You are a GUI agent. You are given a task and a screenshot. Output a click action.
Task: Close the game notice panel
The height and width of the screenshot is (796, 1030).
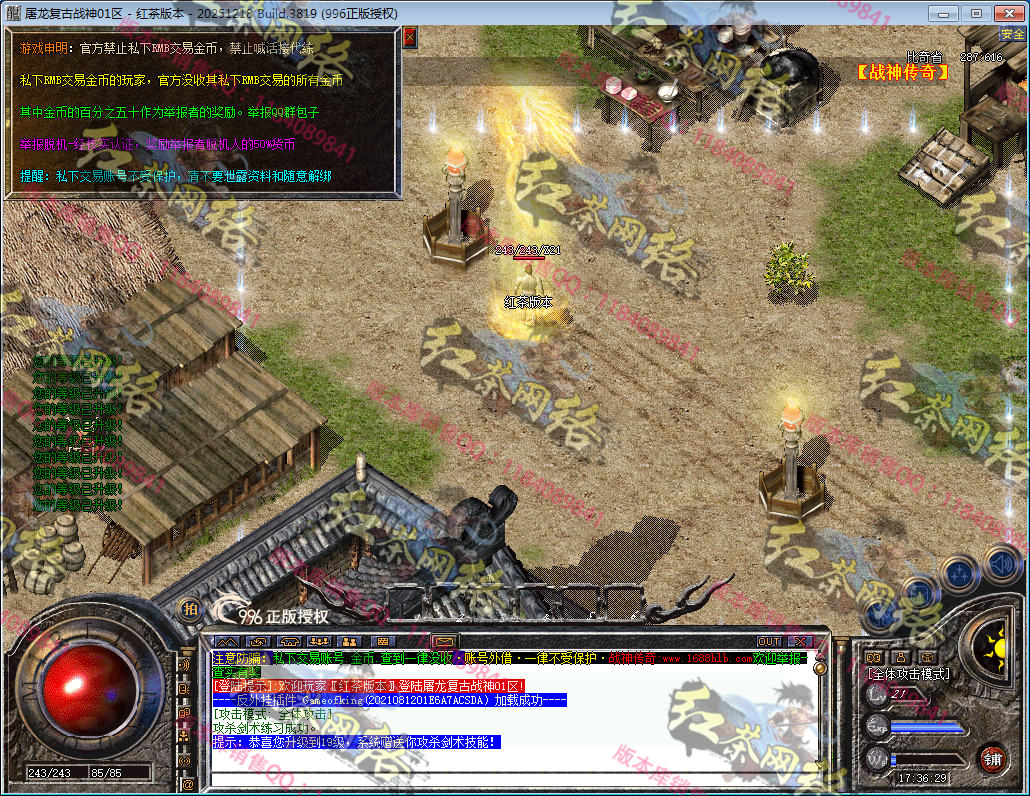pyautogui.click(x=410, y=38)
